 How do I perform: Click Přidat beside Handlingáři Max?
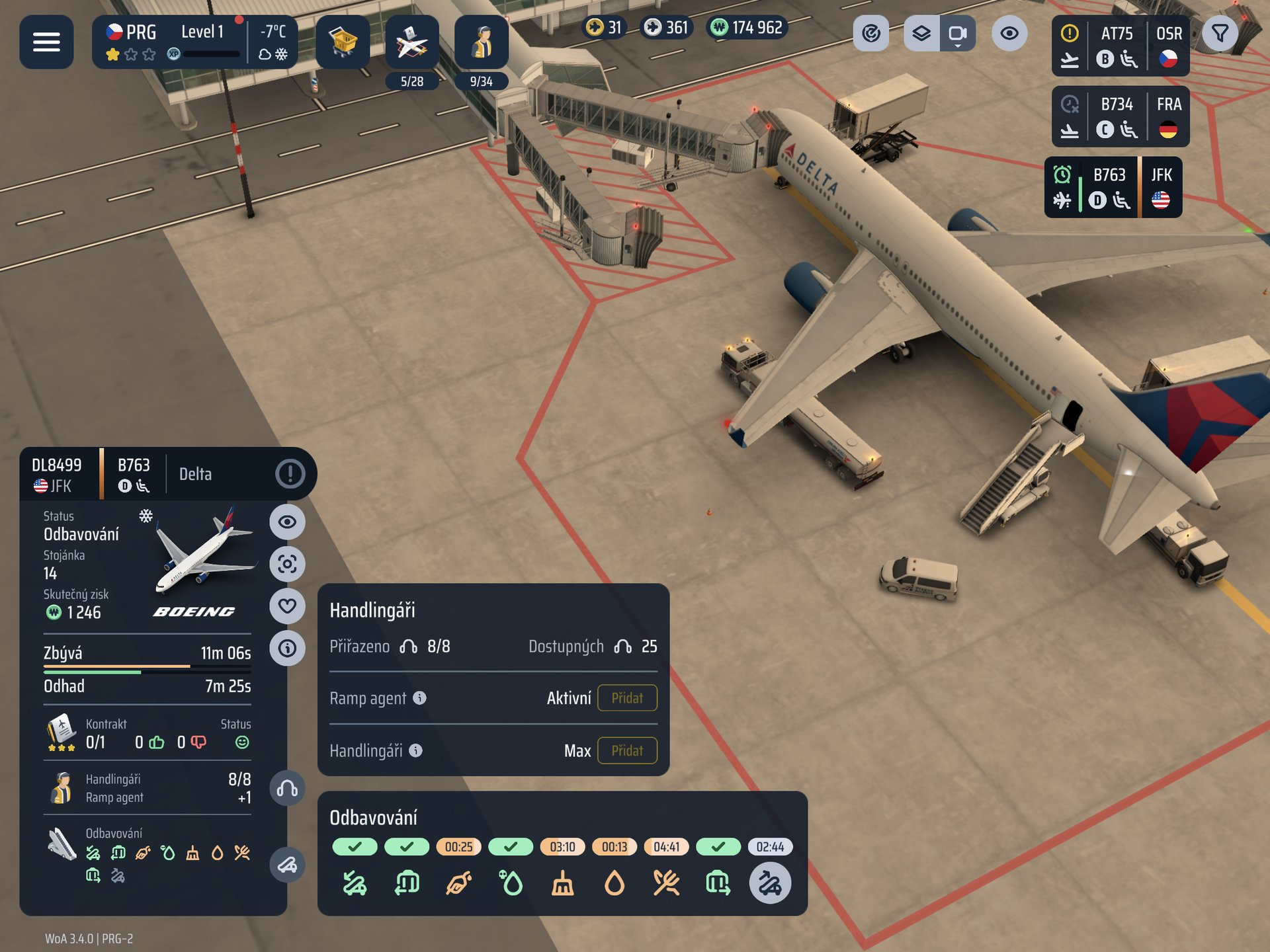coord(626,750)
